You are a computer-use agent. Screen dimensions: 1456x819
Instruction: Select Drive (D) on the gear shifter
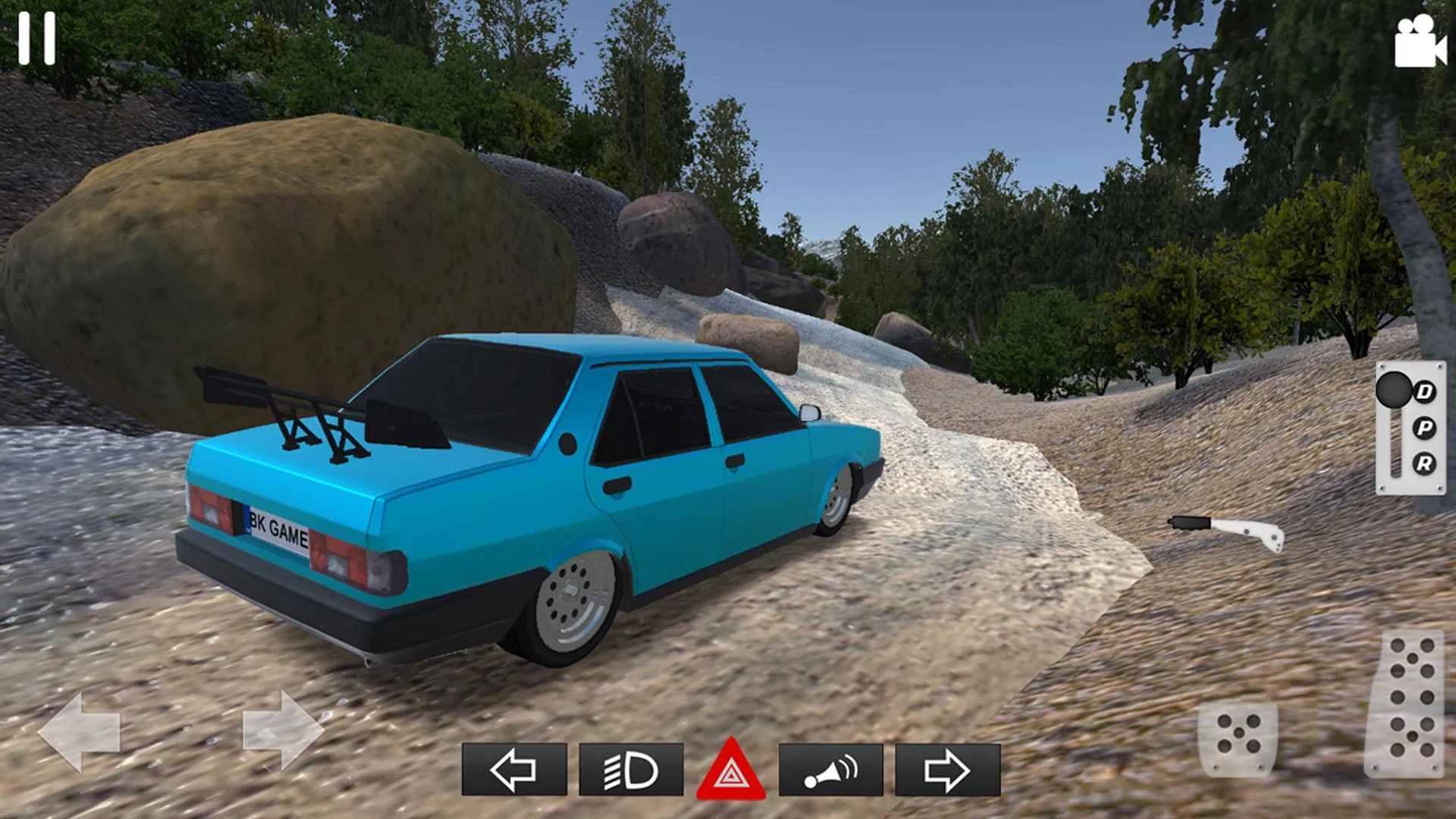pos(1424,393)
